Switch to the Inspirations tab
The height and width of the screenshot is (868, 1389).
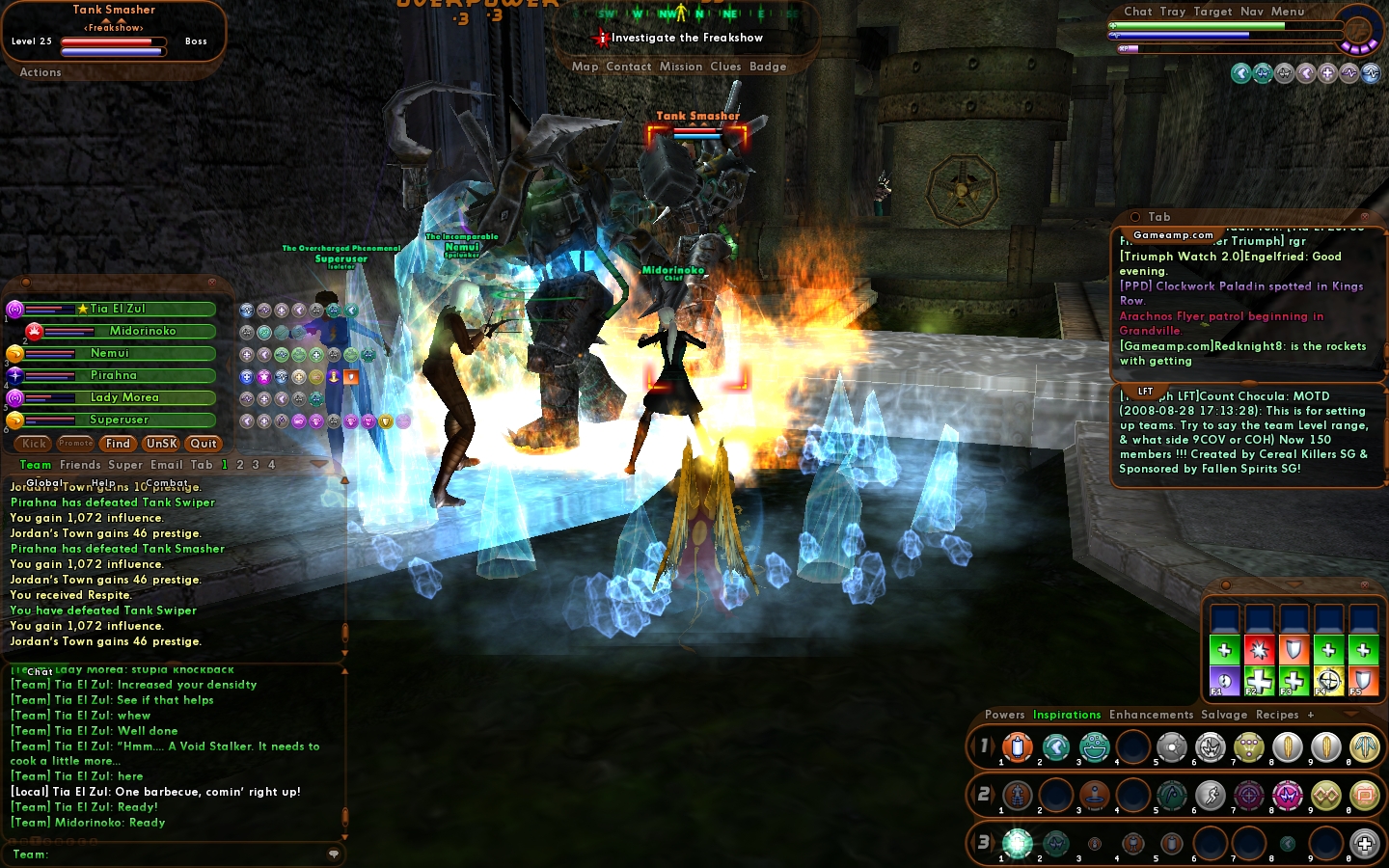(x=1067, y=715)
